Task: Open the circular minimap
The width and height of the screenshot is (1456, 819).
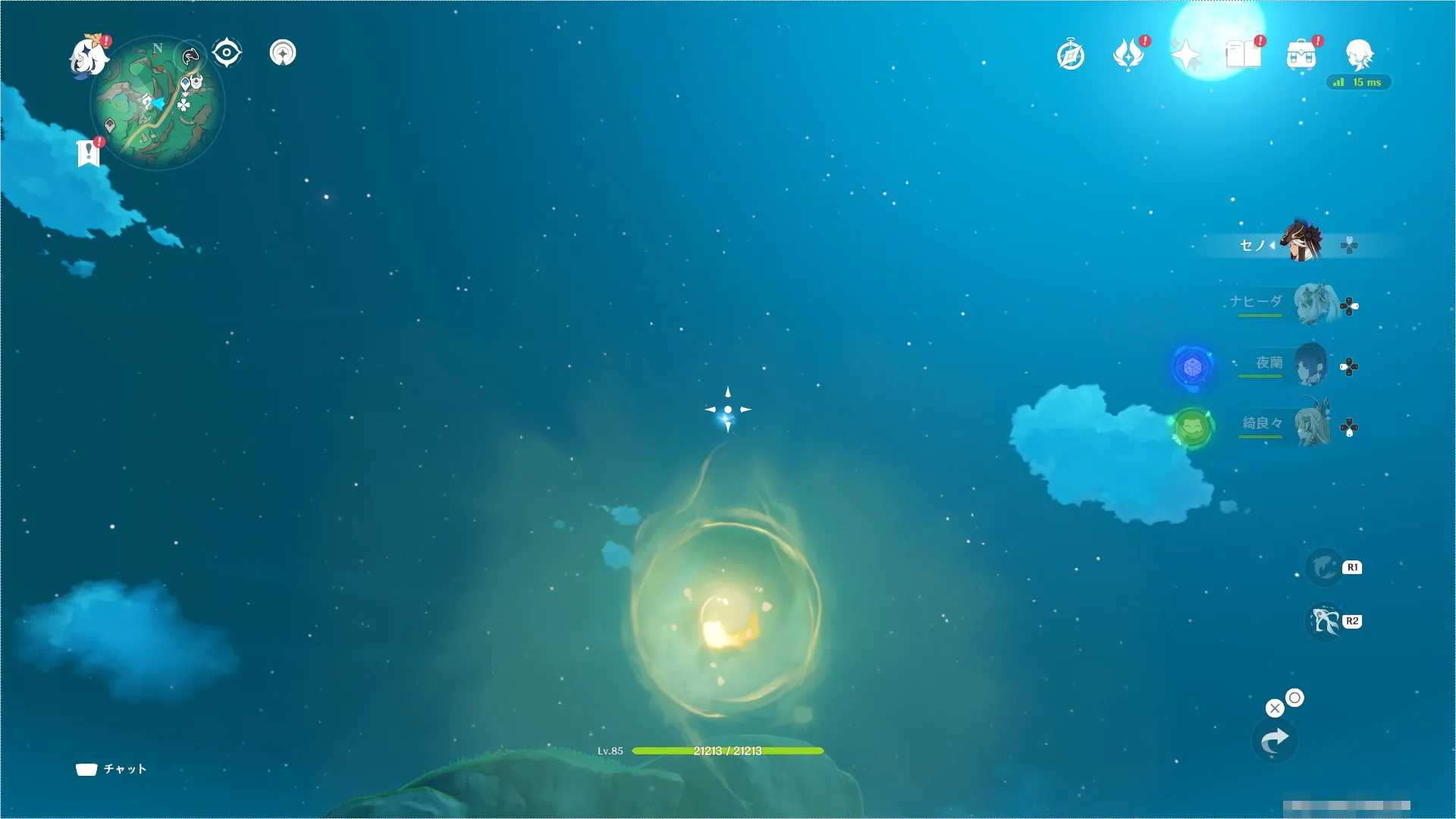Action: coord(158,103)
